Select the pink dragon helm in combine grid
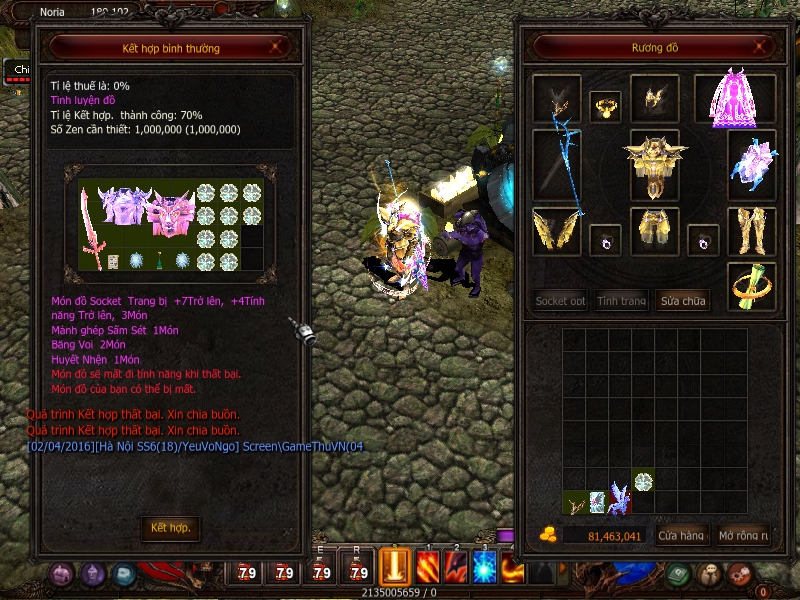The width and height of the screenshot is (800, 600). [x=167, y=212]
